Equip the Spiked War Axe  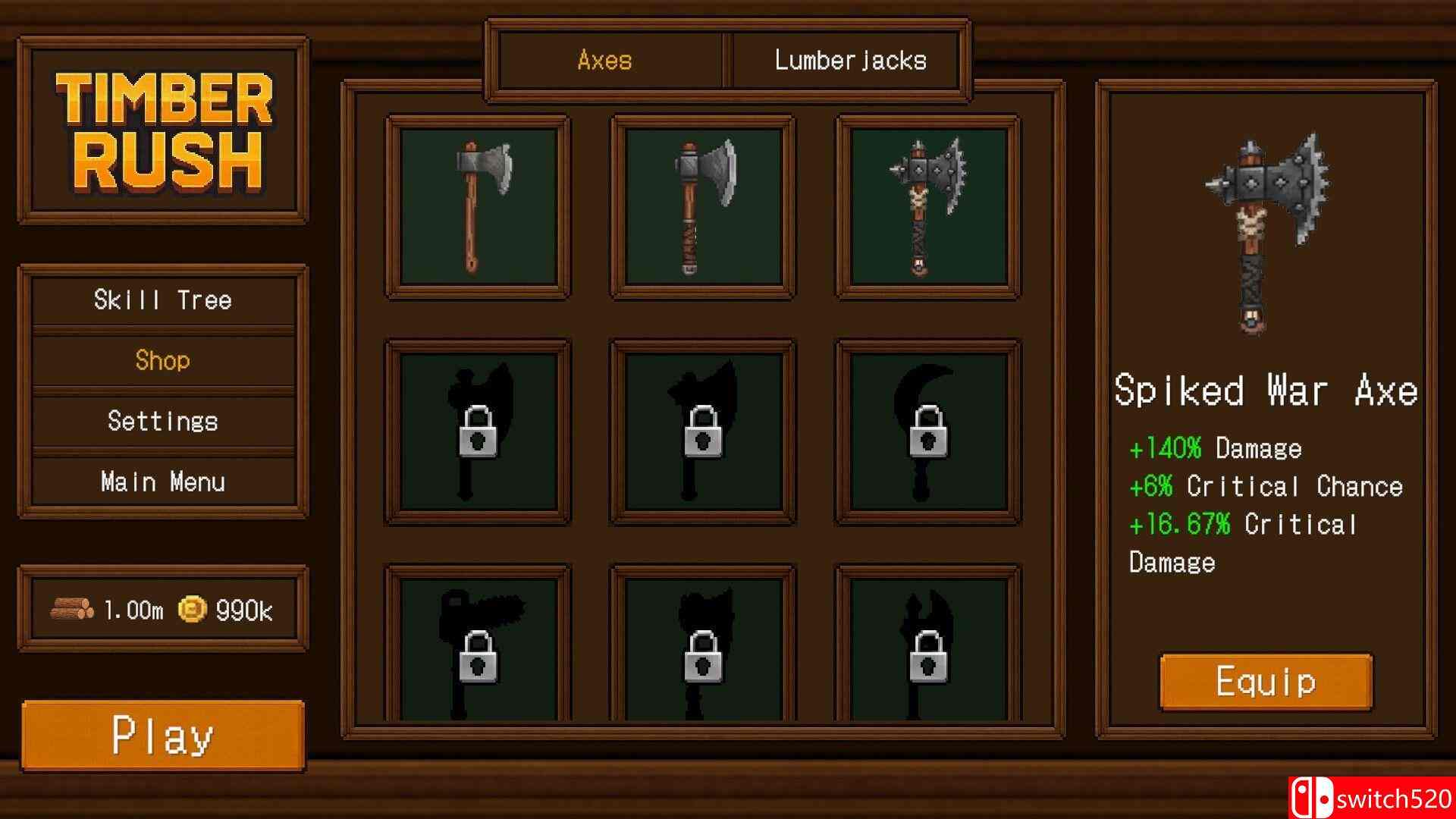coord(1265,681)
